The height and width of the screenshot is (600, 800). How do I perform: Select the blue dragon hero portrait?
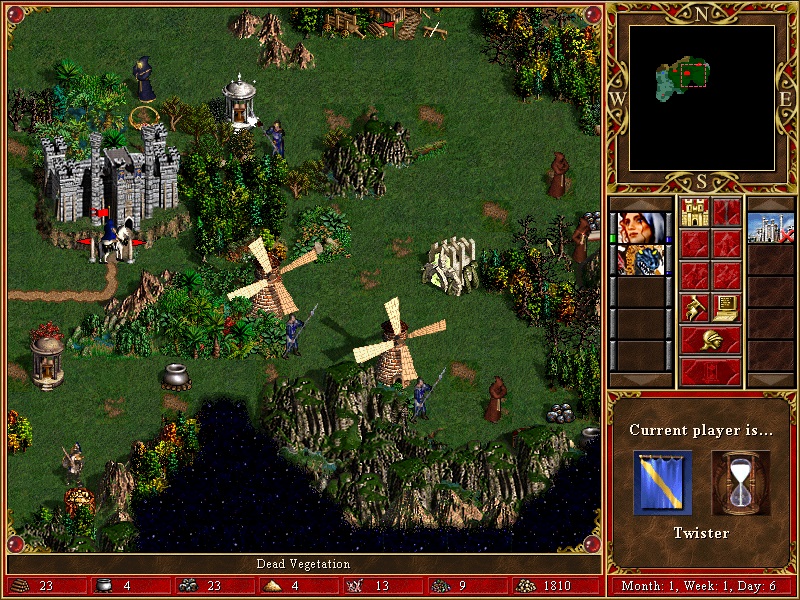pyautogui.click(x=640, y=260)
